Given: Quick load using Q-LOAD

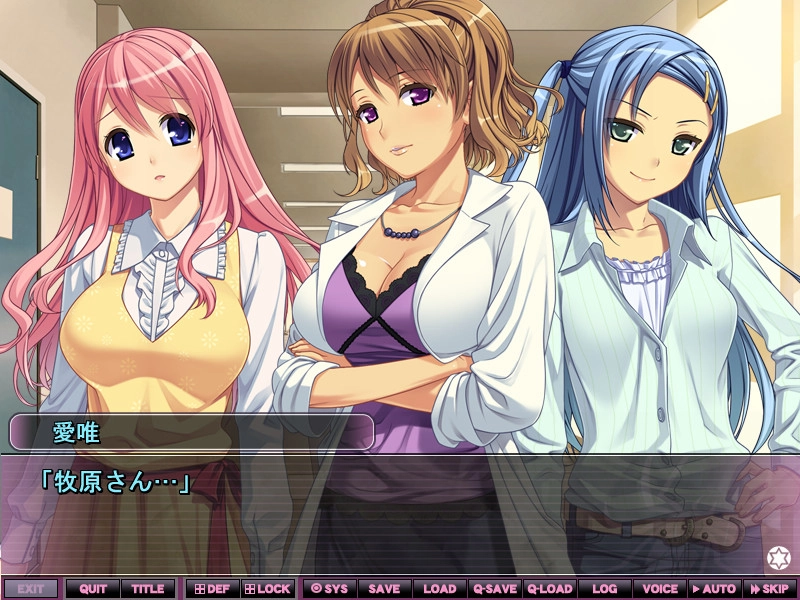Looking at the screenshot, I should 549,589.
